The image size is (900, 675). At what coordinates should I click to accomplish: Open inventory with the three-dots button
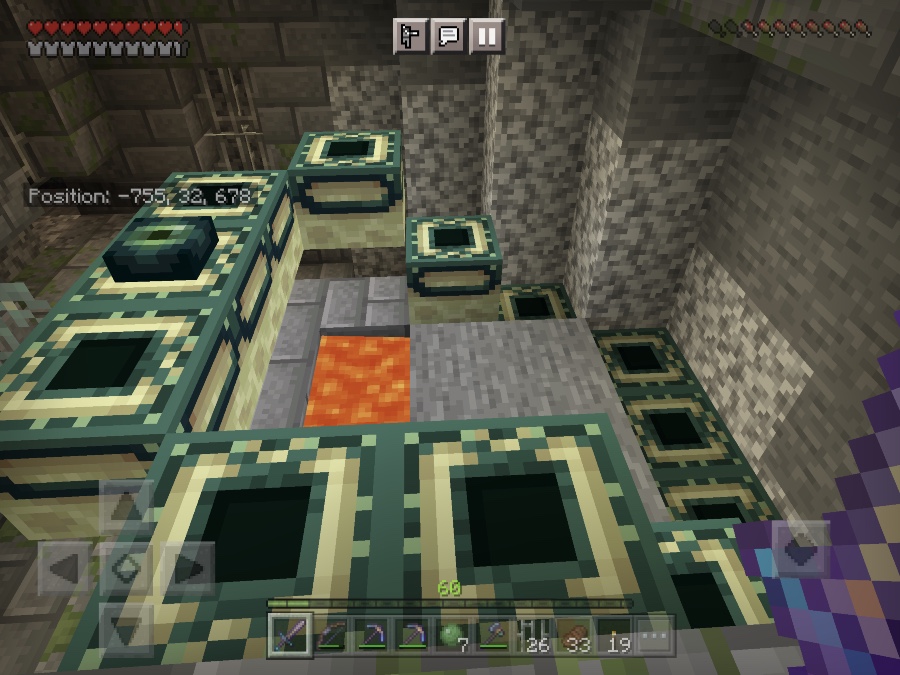click(654, 635)
